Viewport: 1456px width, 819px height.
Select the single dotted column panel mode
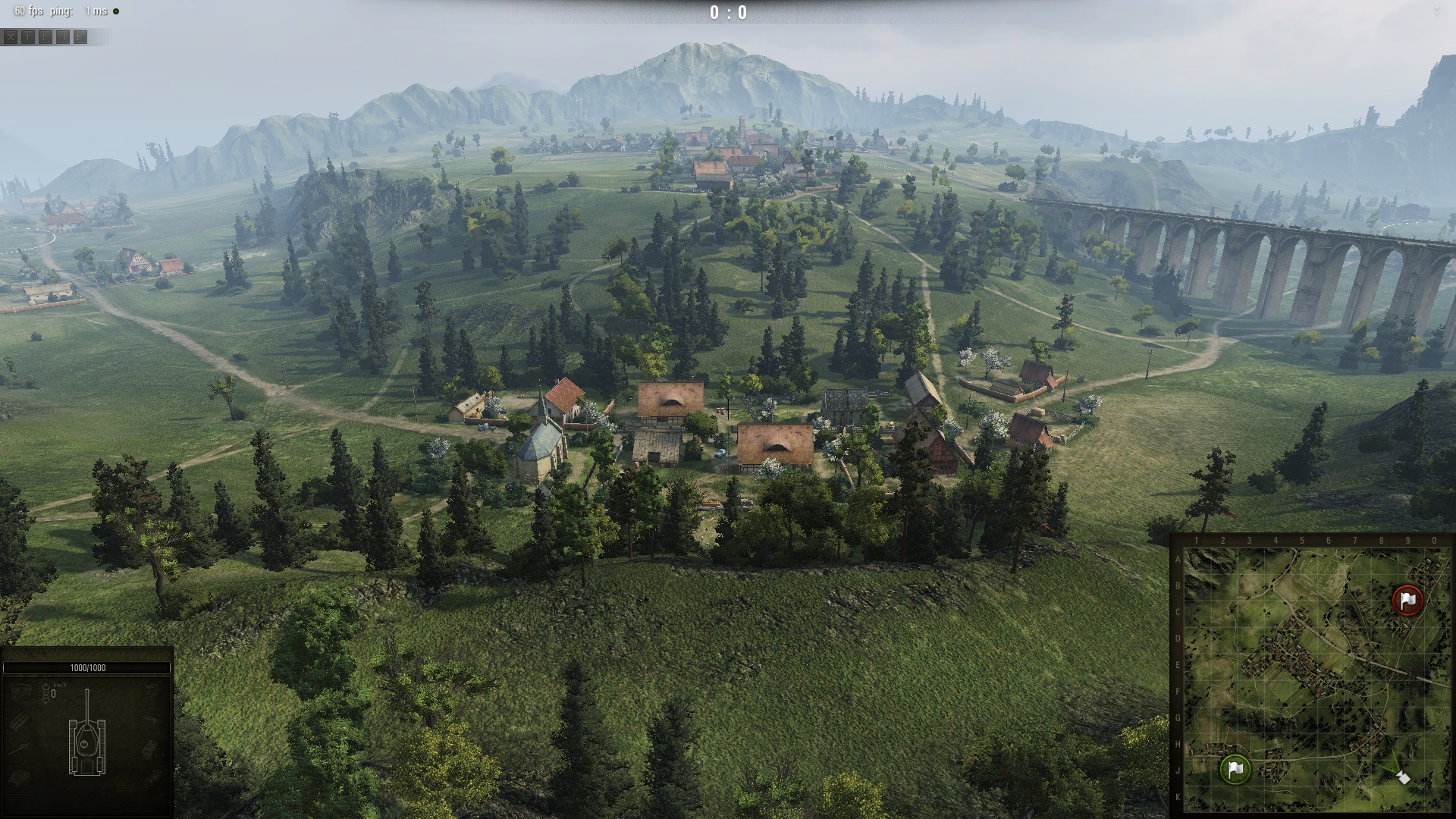point(28,36)
